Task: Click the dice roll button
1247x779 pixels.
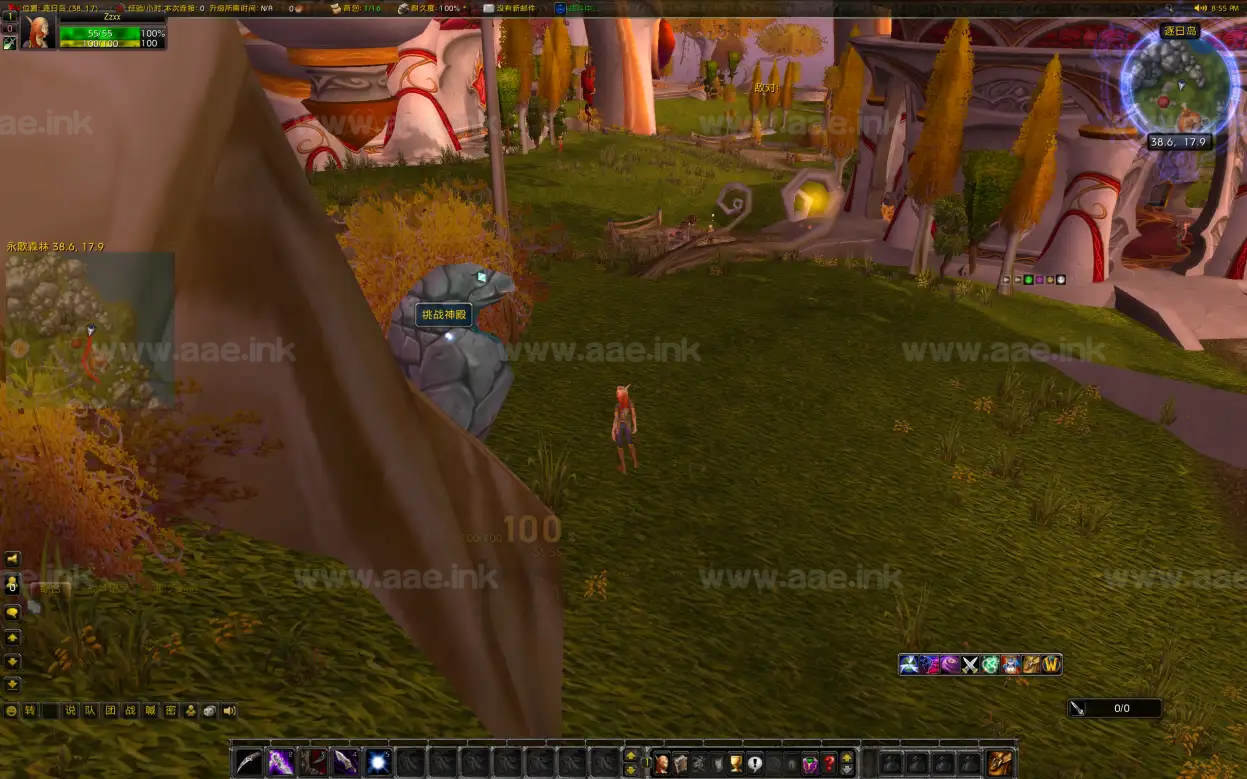Action: [209, 711]
